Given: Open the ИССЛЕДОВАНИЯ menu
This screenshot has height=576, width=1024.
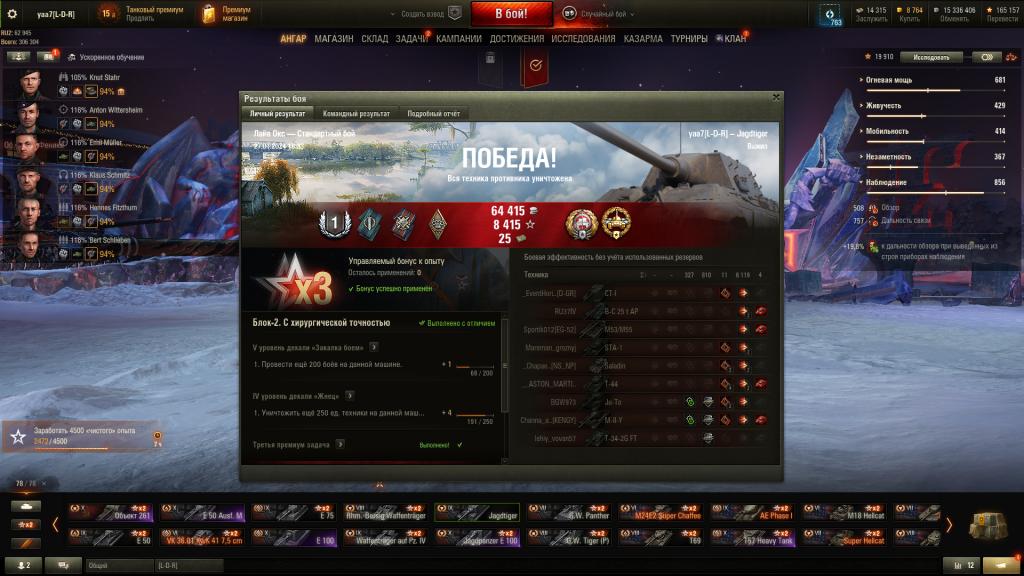Looking at the screenshot, I should (583, 39).
